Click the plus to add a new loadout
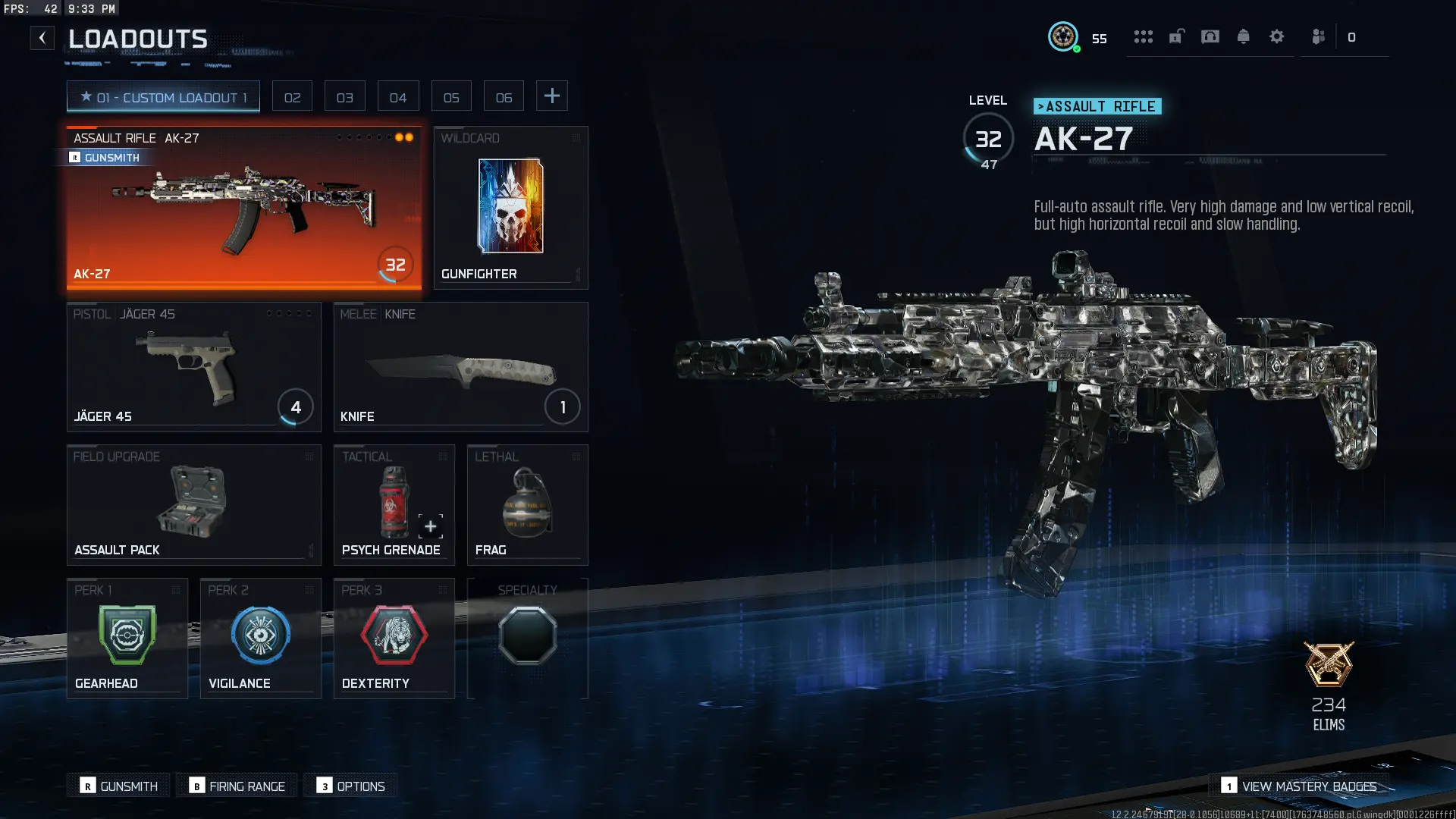 [552, 96]
